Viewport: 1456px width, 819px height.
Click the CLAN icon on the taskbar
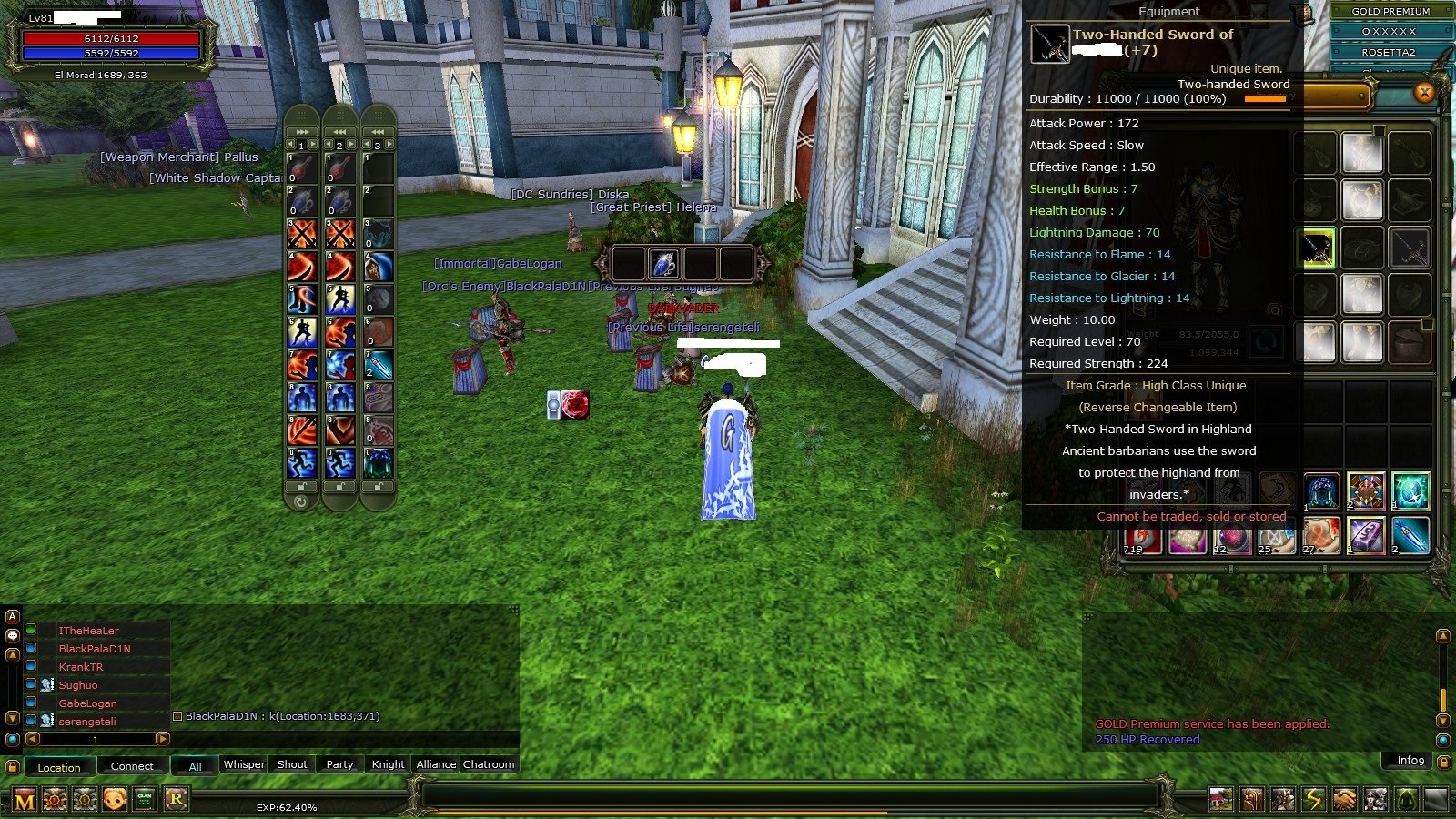tap(143, 798)
